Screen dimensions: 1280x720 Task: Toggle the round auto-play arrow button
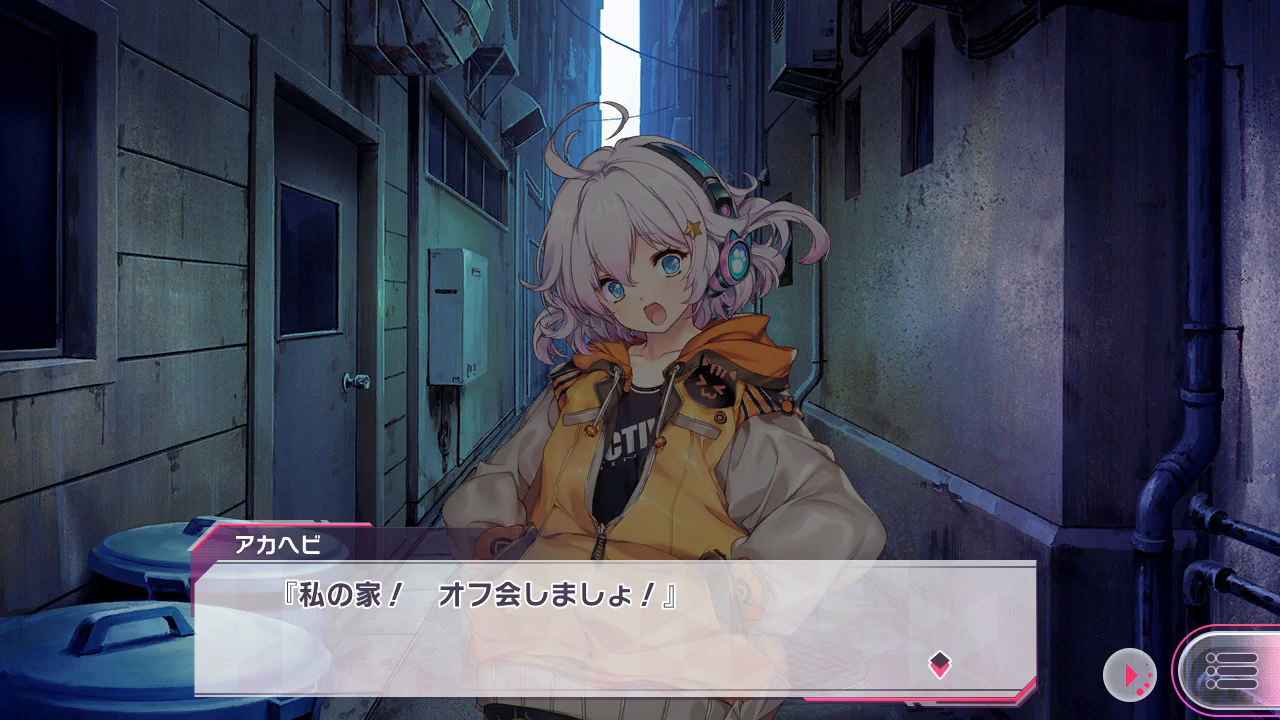click(1130, 675)
